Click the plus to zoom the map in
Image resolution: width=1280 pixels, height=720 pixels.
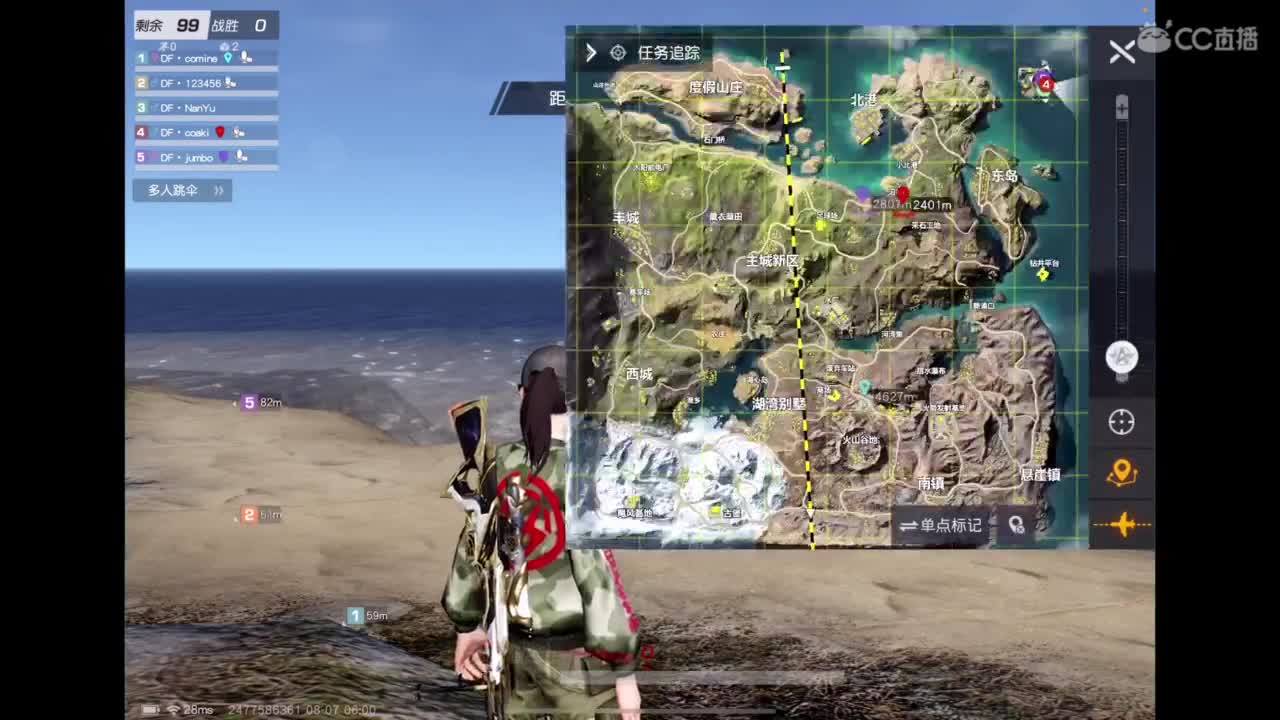point(1121,108)
